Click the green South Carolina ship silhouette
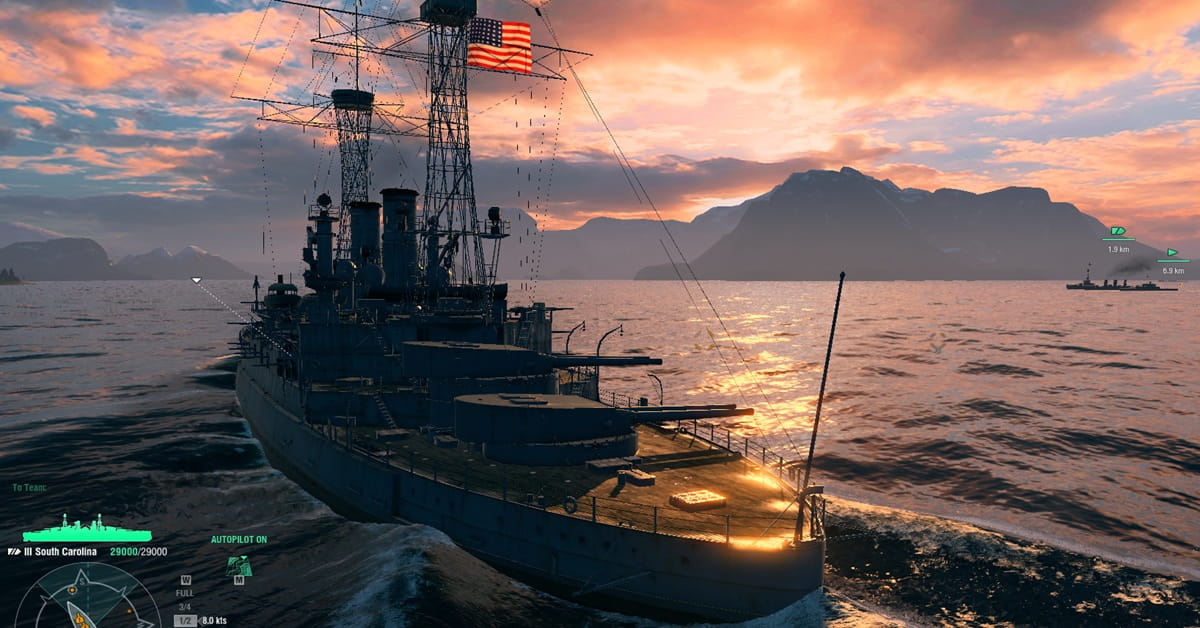 point(87,531)
